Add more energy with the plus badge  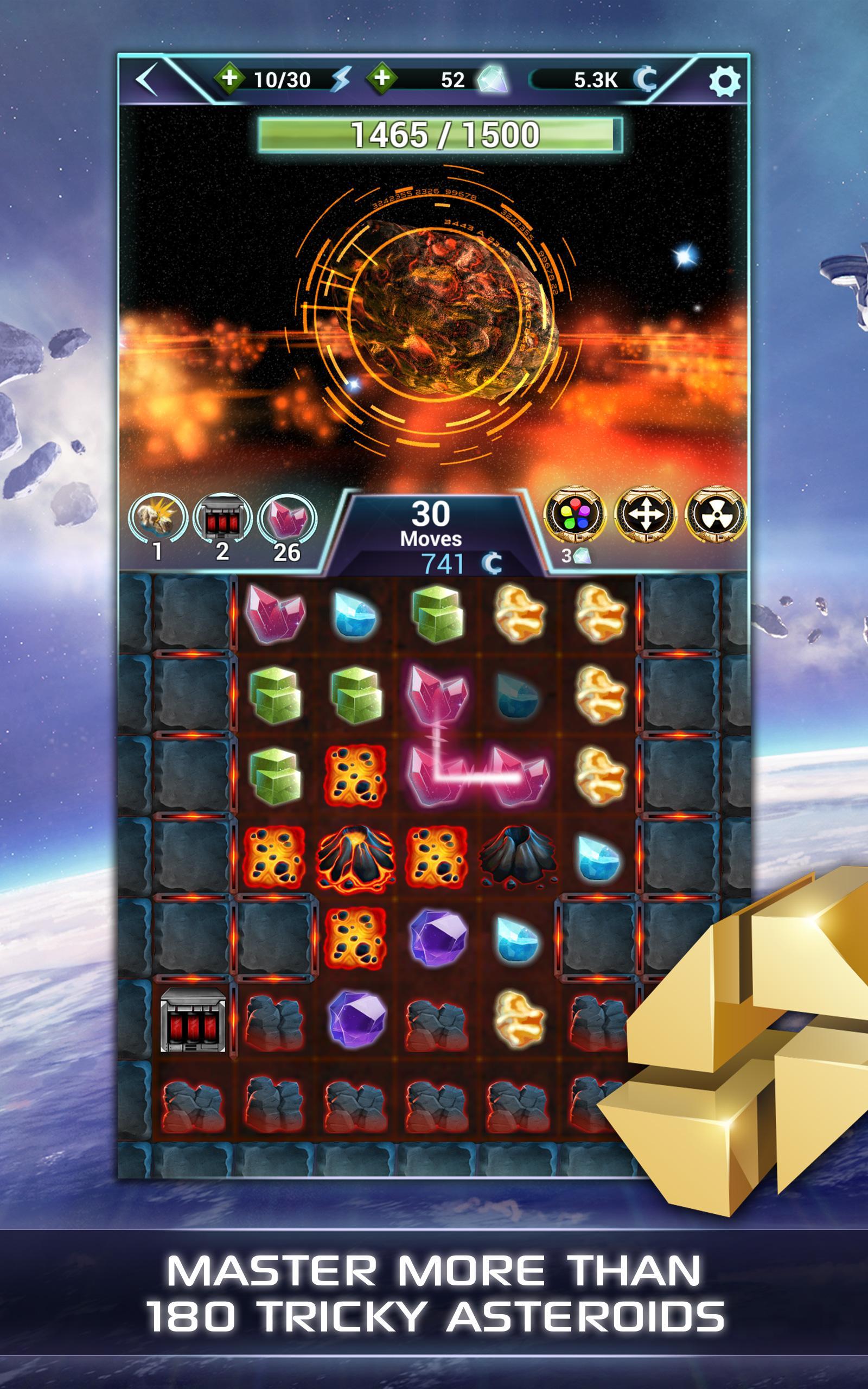[x=229, y=79]
